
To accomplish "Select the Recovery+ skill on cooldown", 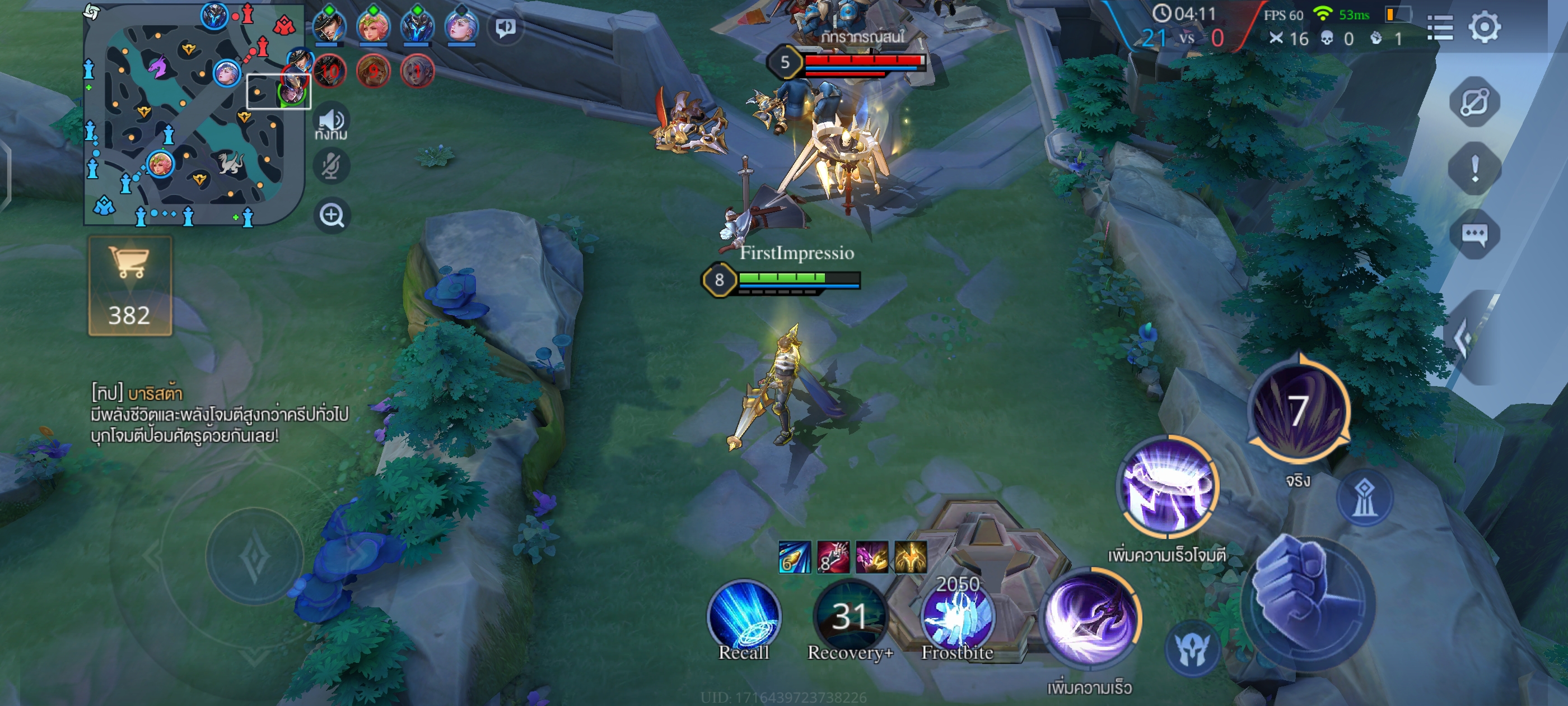I will tap(850, 615).
